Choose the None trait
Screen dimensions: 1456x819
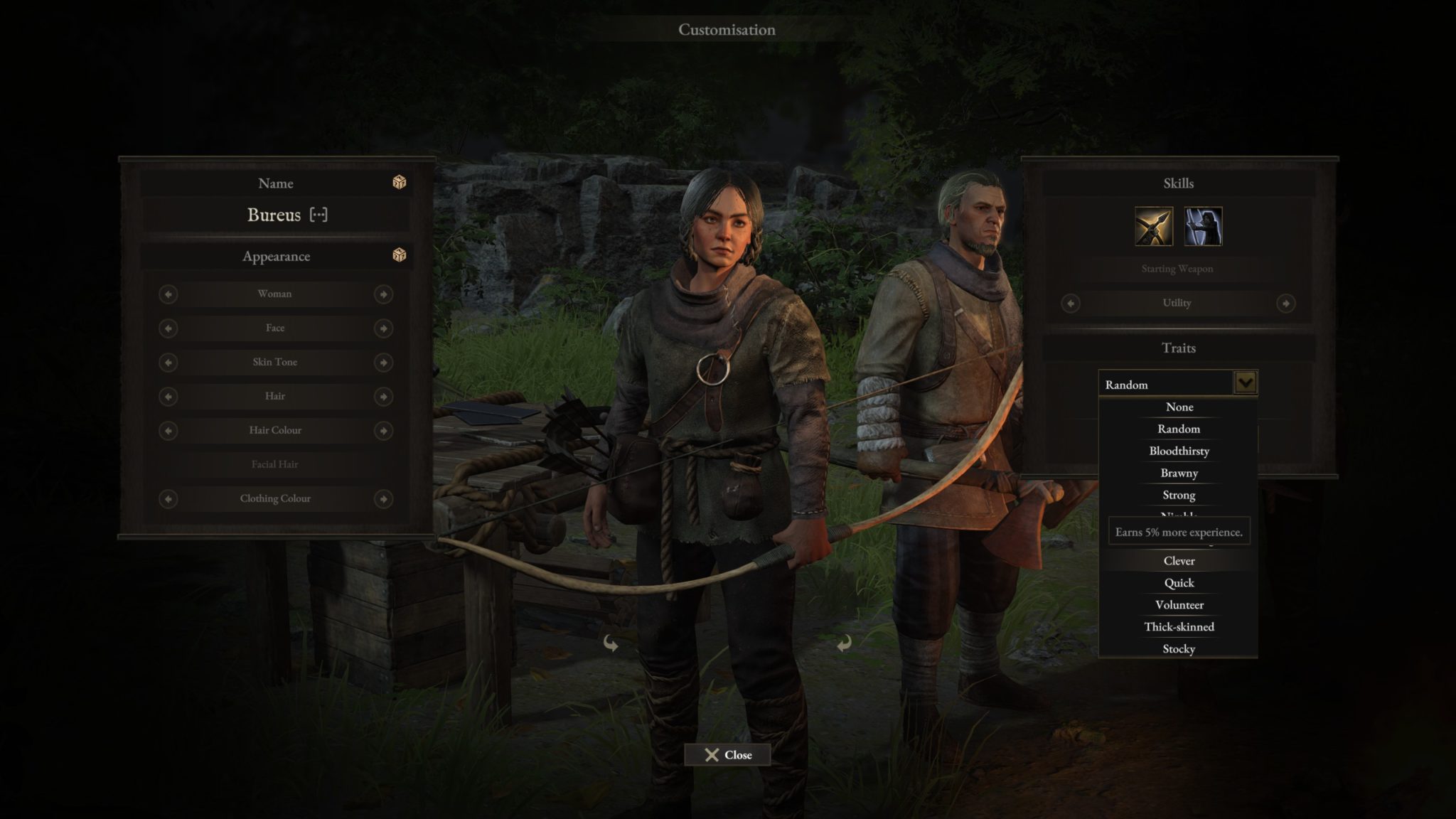(x=1179, y=407)
